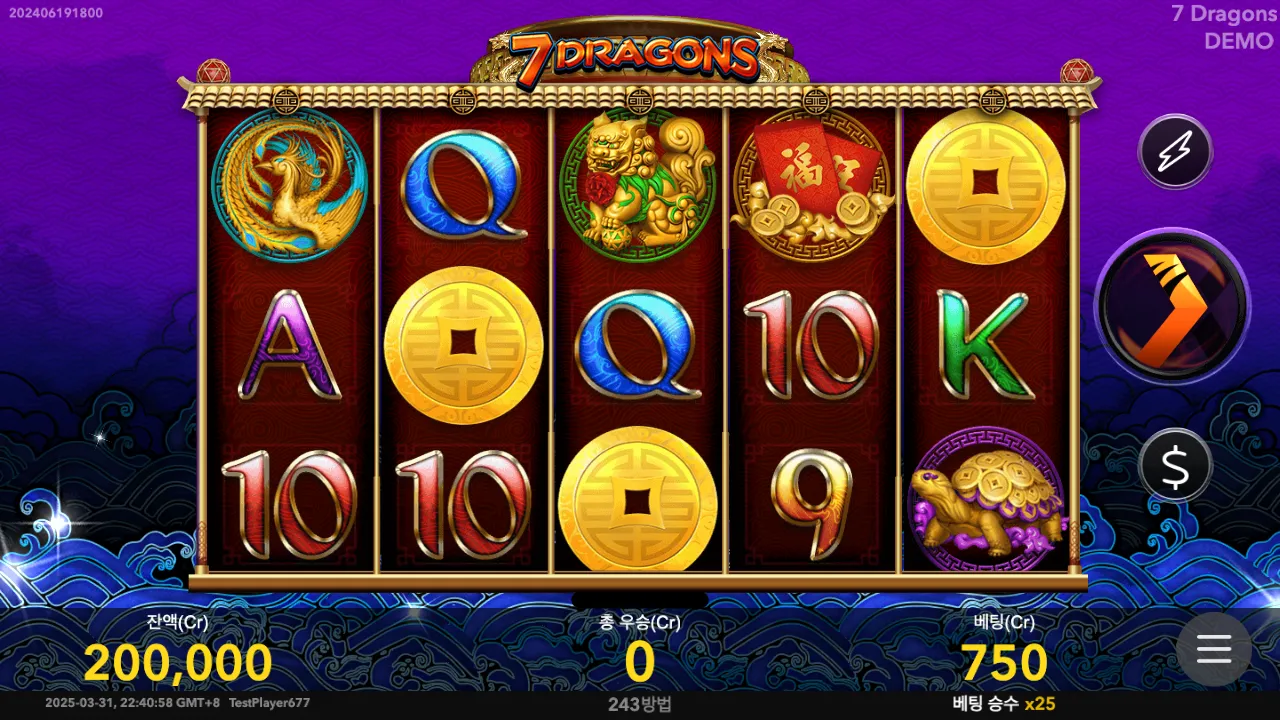Image resolution: width=1280 pixels, height=720 pixels.
Task: Toggle the turbo spin lightning icon
Action: coord(1174,151)
